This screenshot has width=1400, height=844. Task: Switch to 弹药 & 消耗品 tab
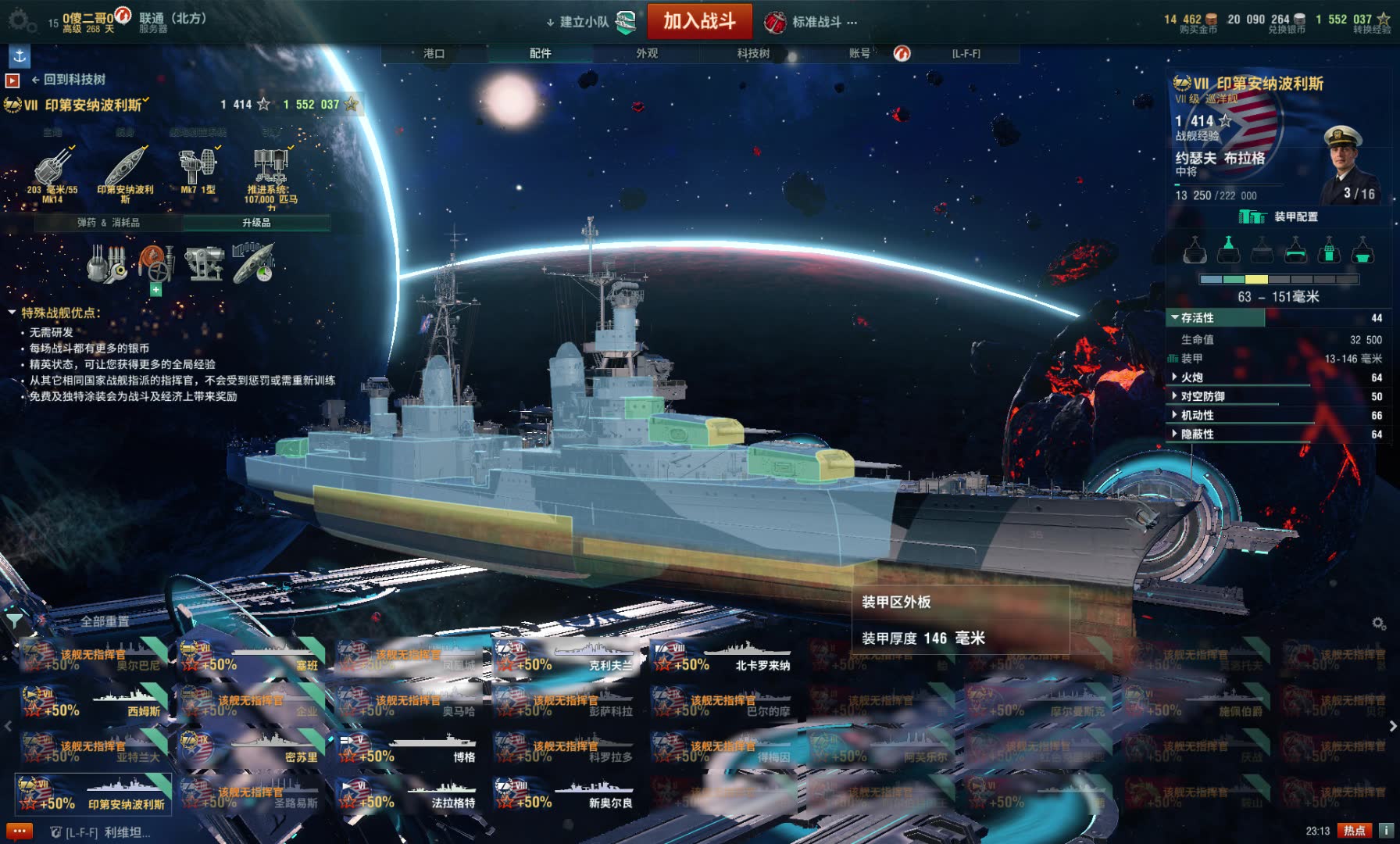108,223
